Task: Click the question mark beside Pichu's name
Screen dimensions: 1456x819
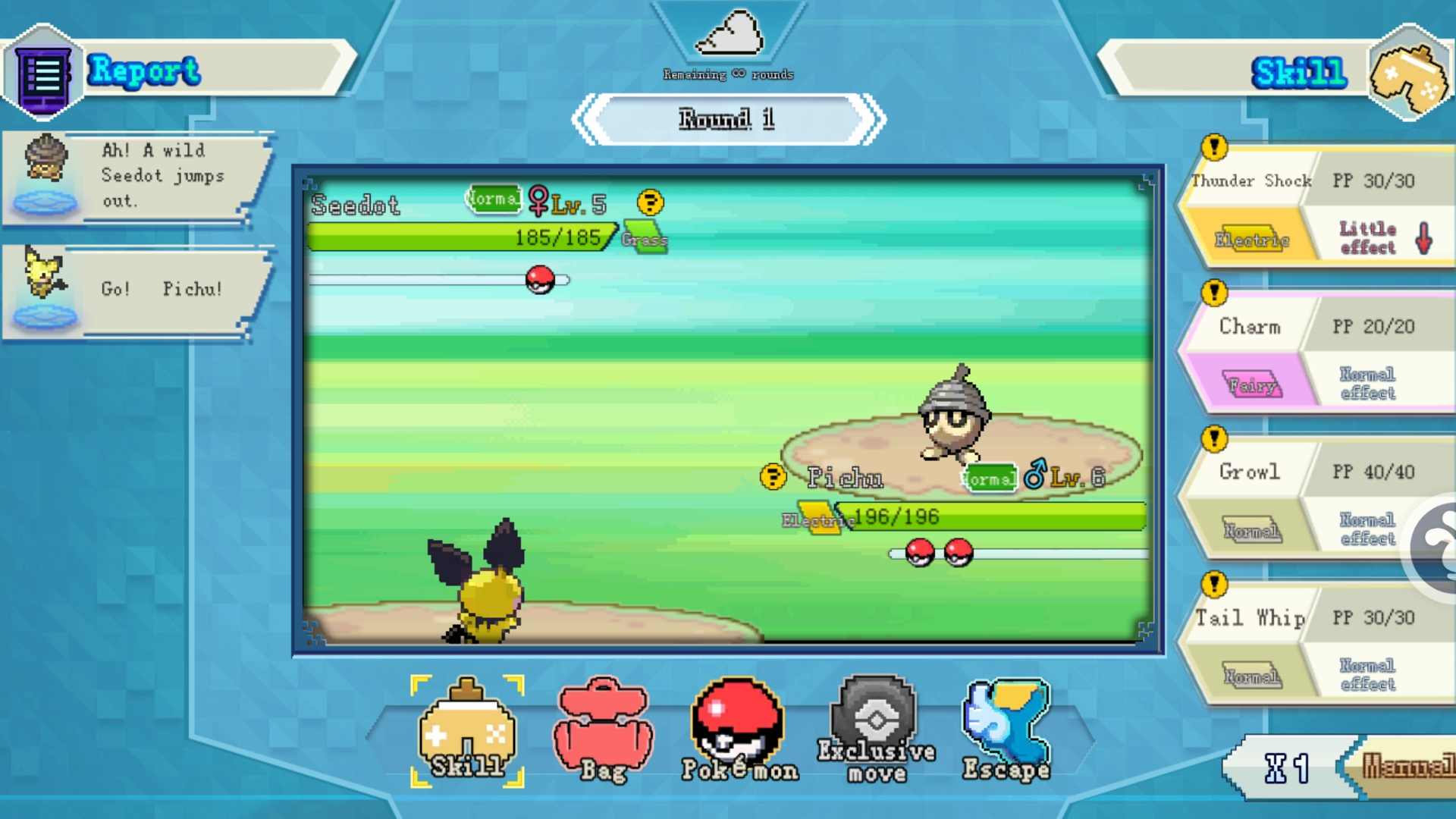Action: [x=772, y=478]
